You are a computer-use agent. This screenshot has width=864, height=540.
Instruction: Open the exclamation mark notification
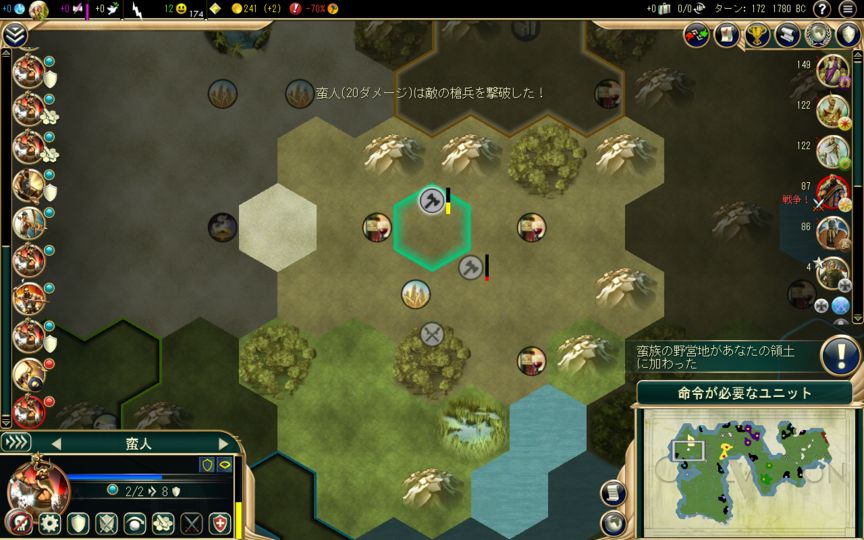point(841,355)
